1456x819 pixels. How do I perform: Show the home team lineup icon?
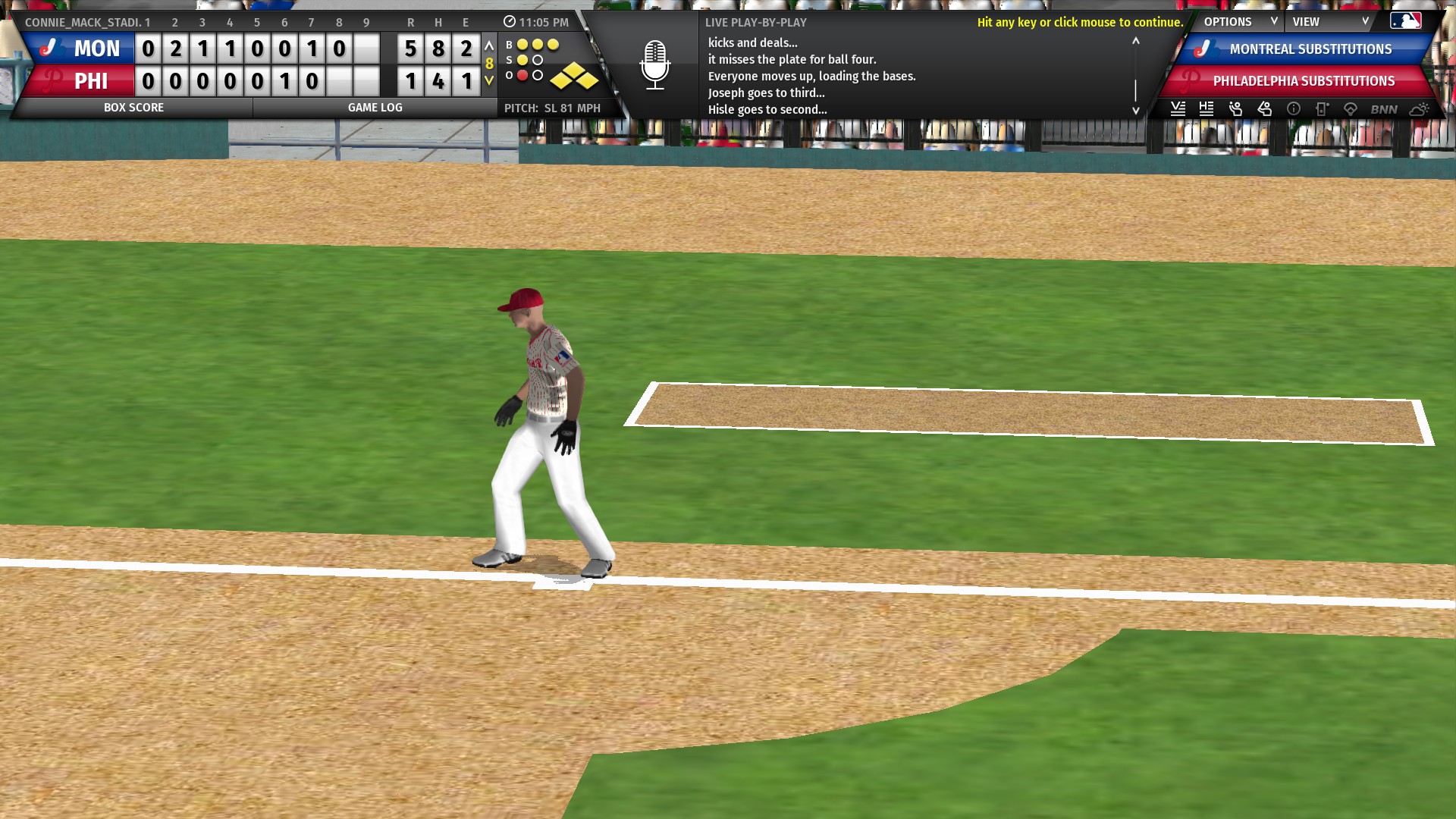point(1207,109)
